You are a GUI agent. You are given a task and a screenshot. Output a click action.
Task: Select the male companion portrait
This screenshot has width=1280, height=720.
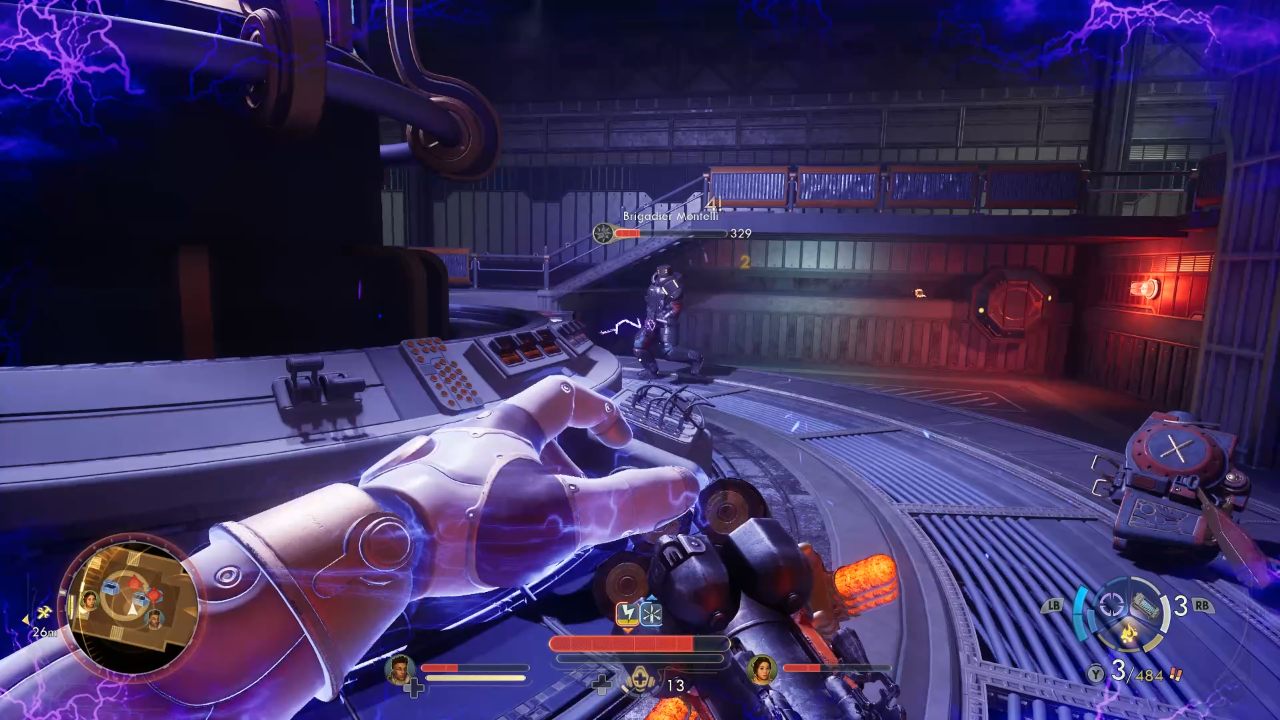click(x=399, y=667)
